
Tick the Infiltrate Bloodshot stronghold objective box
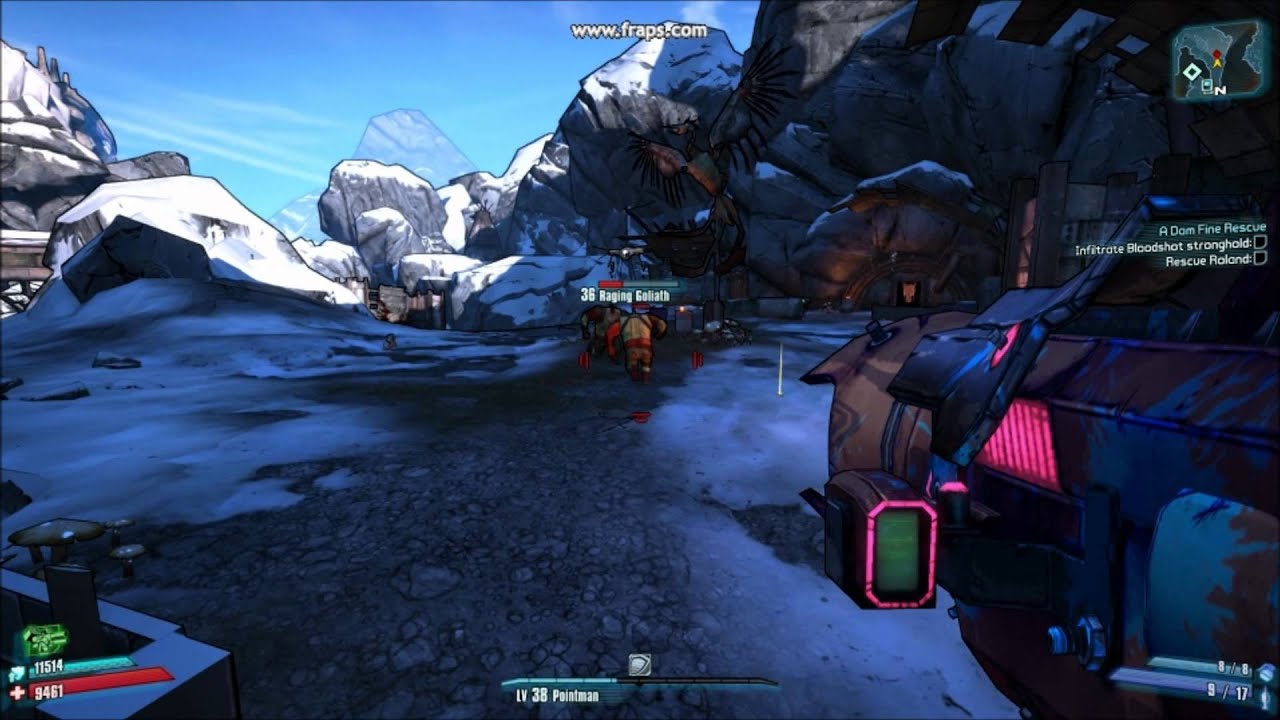(1260, 244)
